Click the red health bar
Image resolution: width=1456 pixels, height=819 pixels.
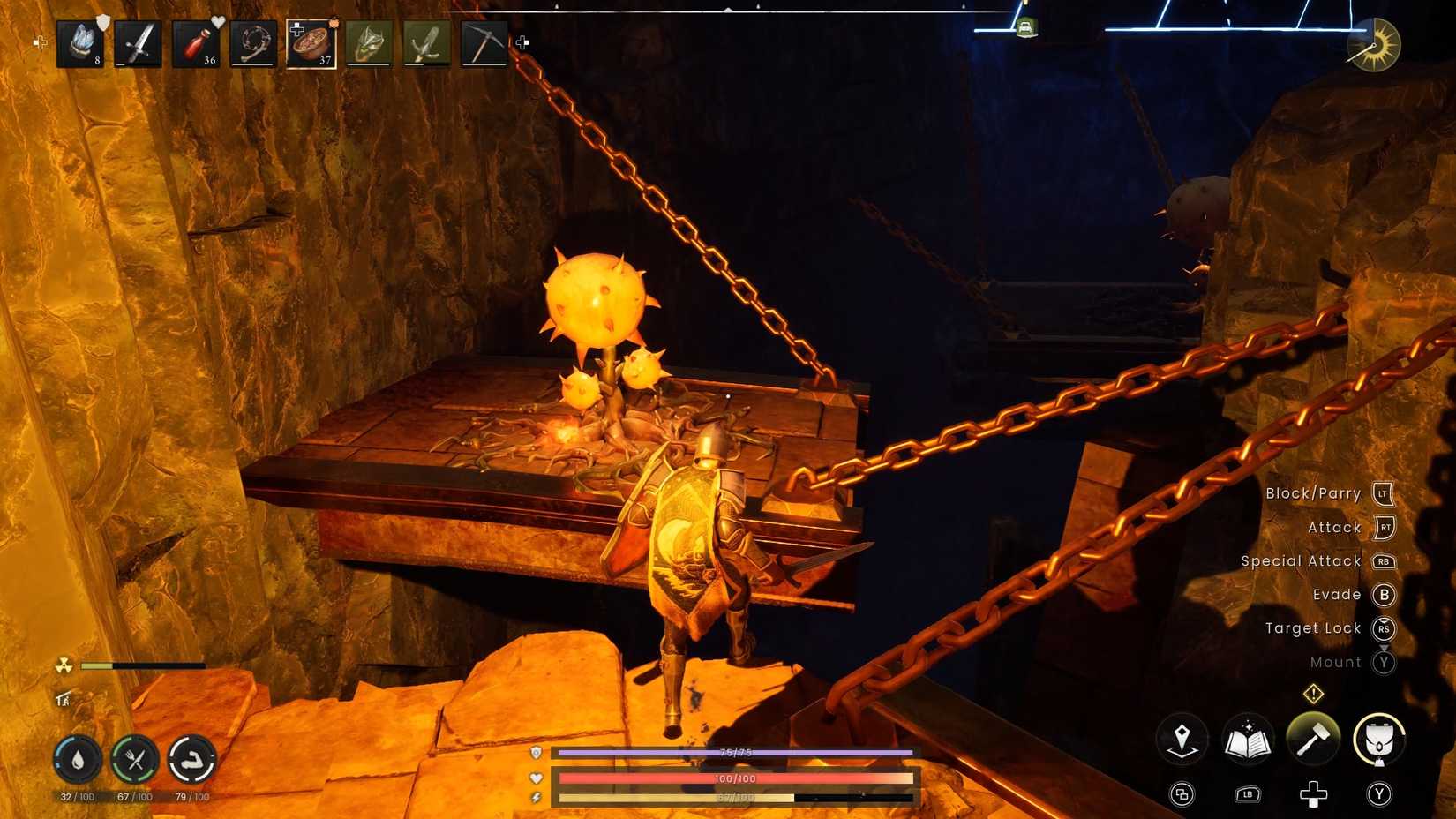point(732,778)
